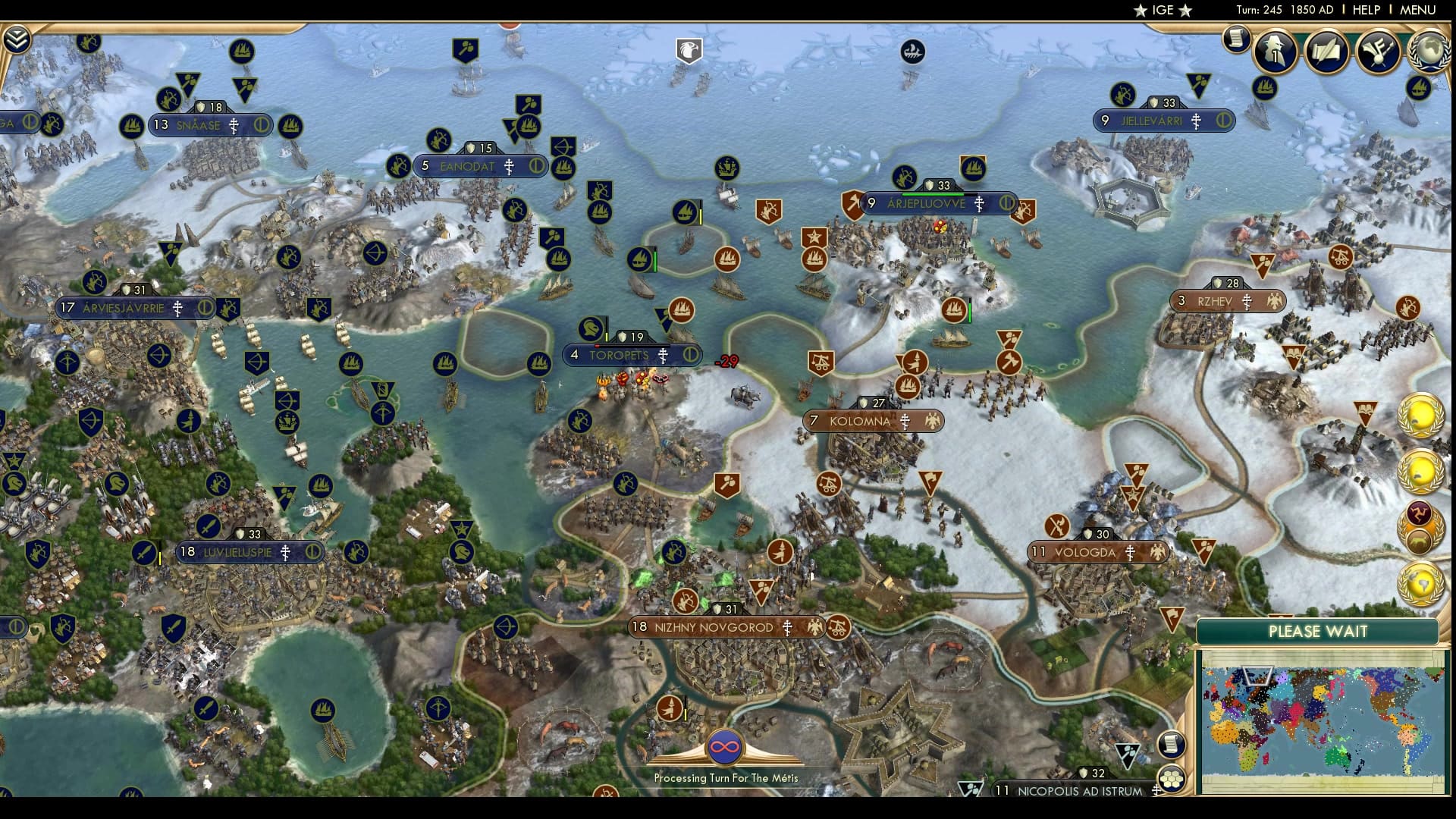Select the Rzhev city banner
The width and height of the screenshot is (1456, 819).
pyautogui.click(x=1215, y=301)
